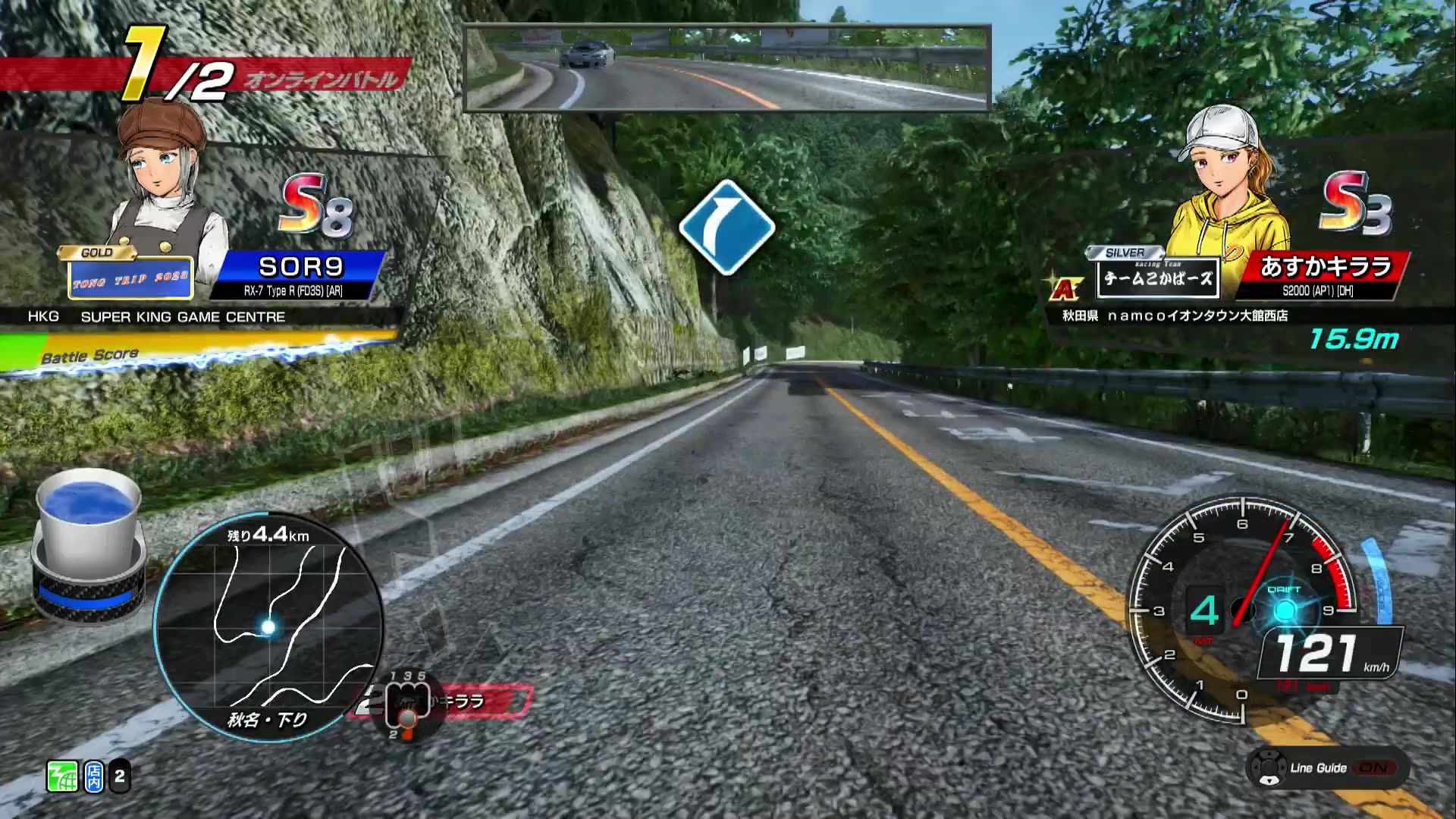Tap the D-pad icon beside Line Guide
The height and width of the screenshot is (819, 1456).
[x=1269, y=767]
